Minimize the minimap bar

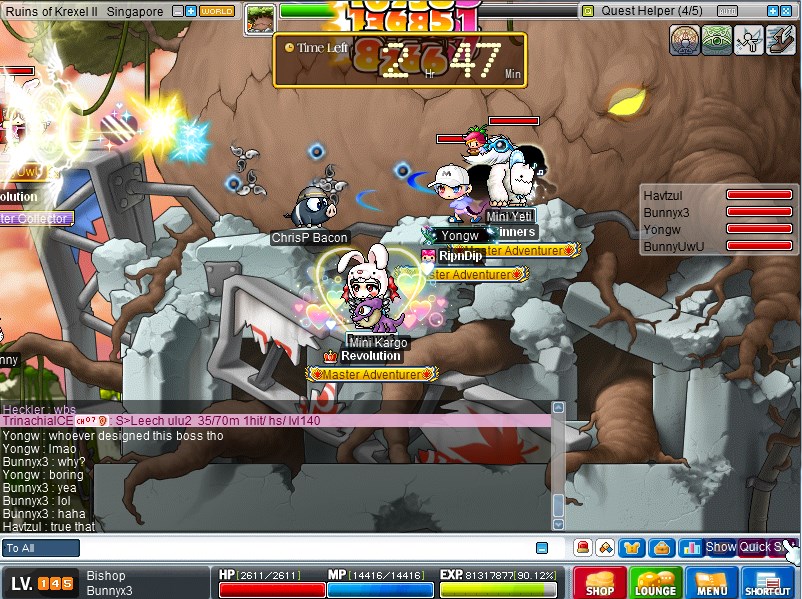[178, 11]
